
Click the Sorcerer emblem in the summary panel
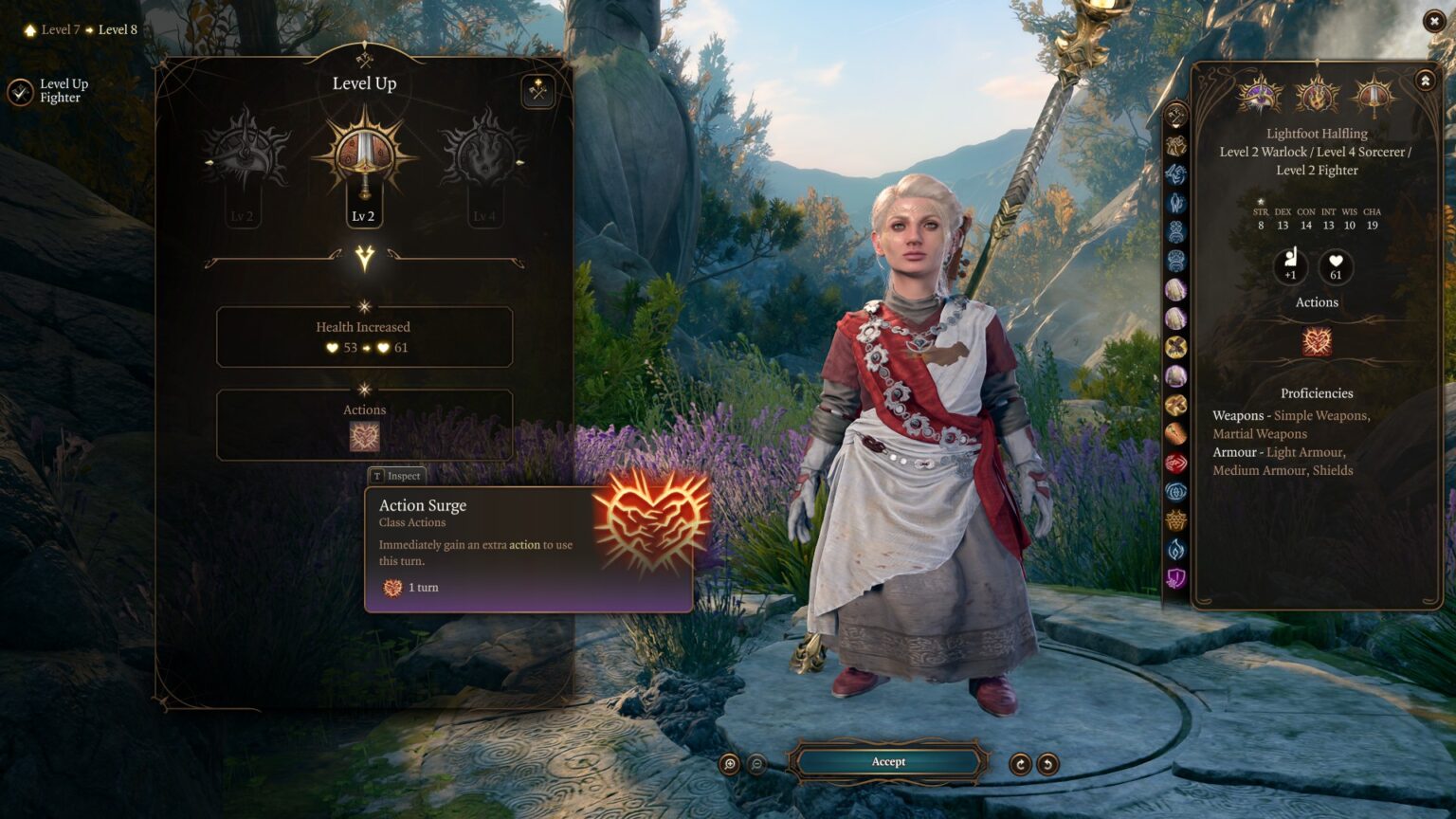pyautogui.click(x=1317, y=96)
